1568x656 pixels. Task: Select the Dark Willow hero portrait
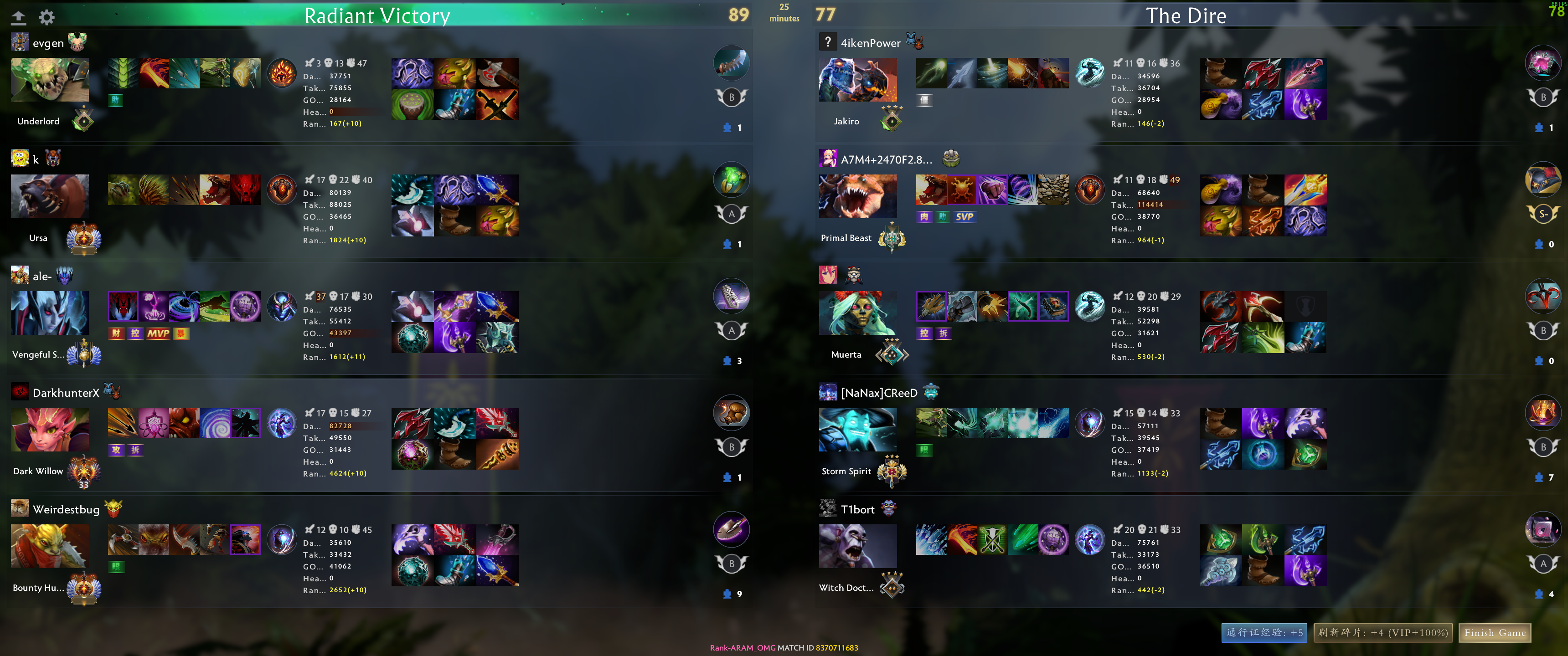tap(50, 429)
